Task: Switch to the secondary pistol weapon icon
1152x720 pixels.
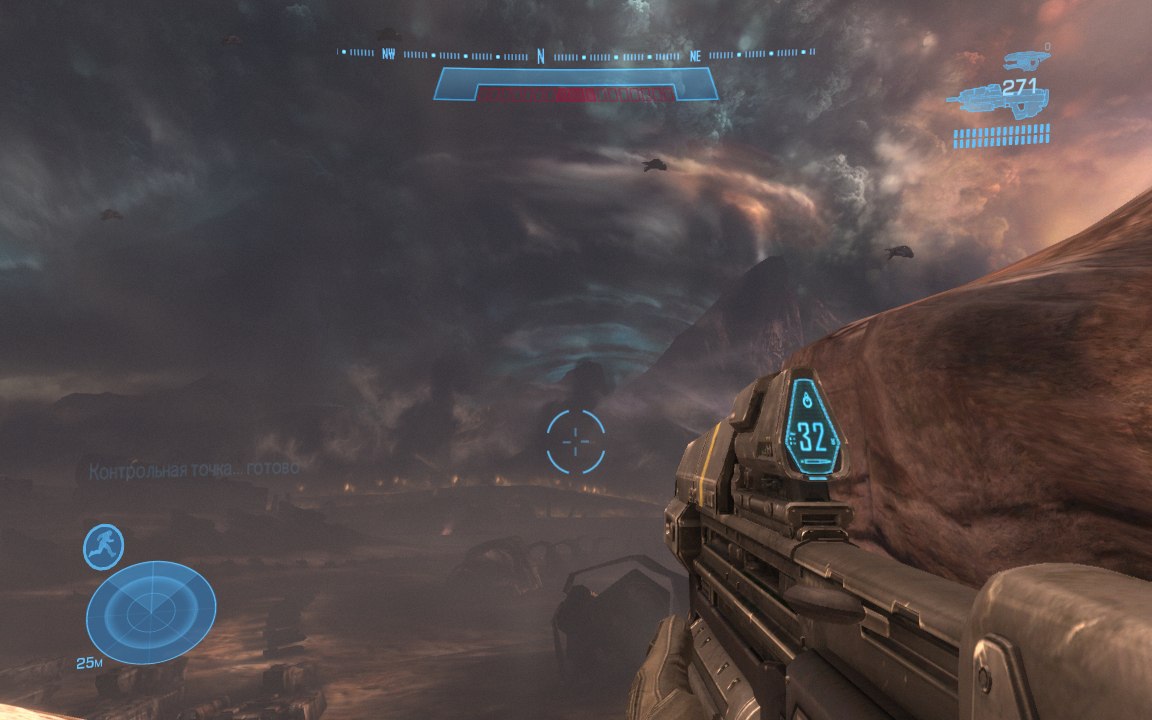Action: 1026,59
